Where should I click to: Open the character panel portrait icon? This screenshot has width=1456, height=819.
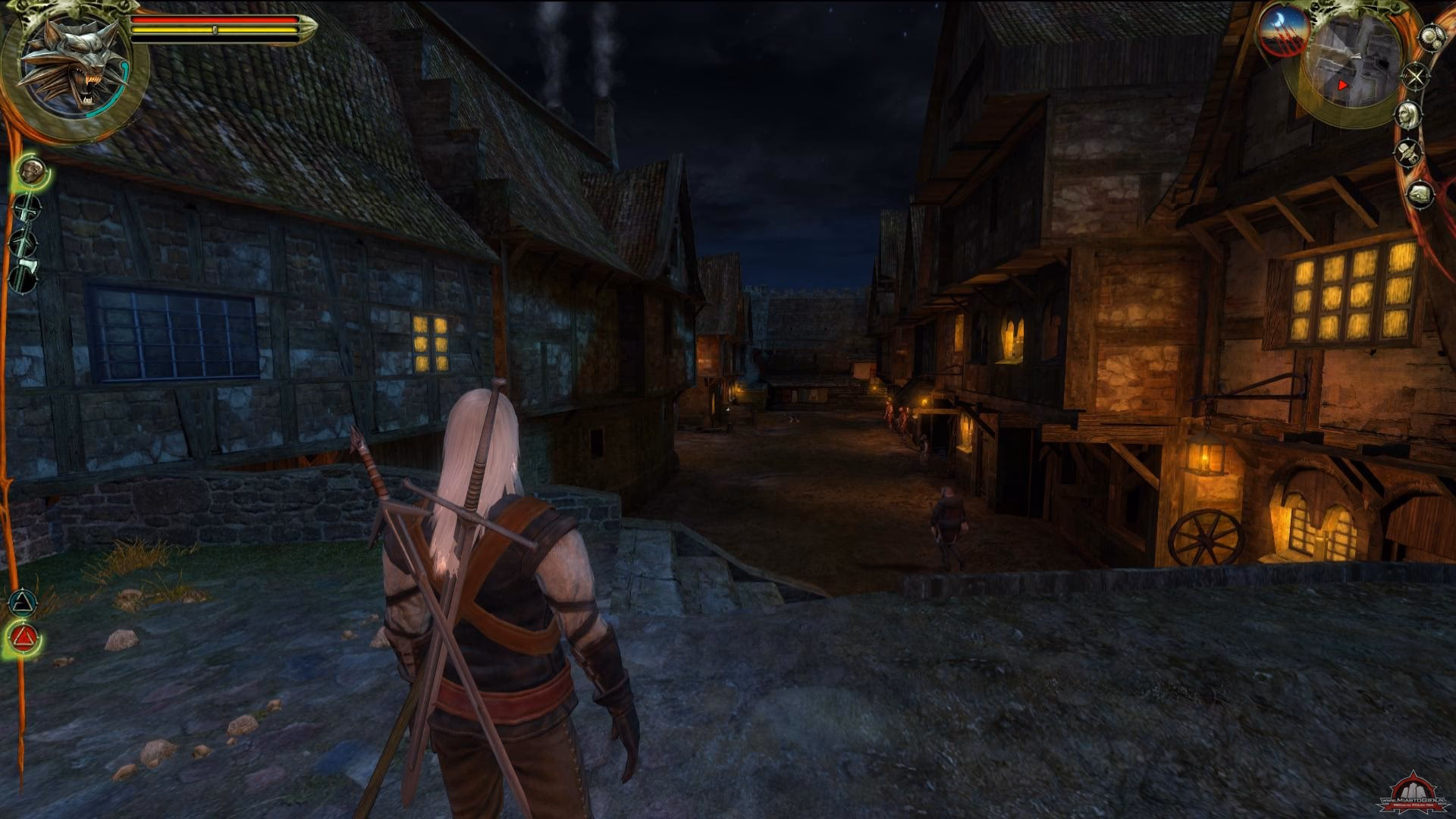click(1409, 115)
